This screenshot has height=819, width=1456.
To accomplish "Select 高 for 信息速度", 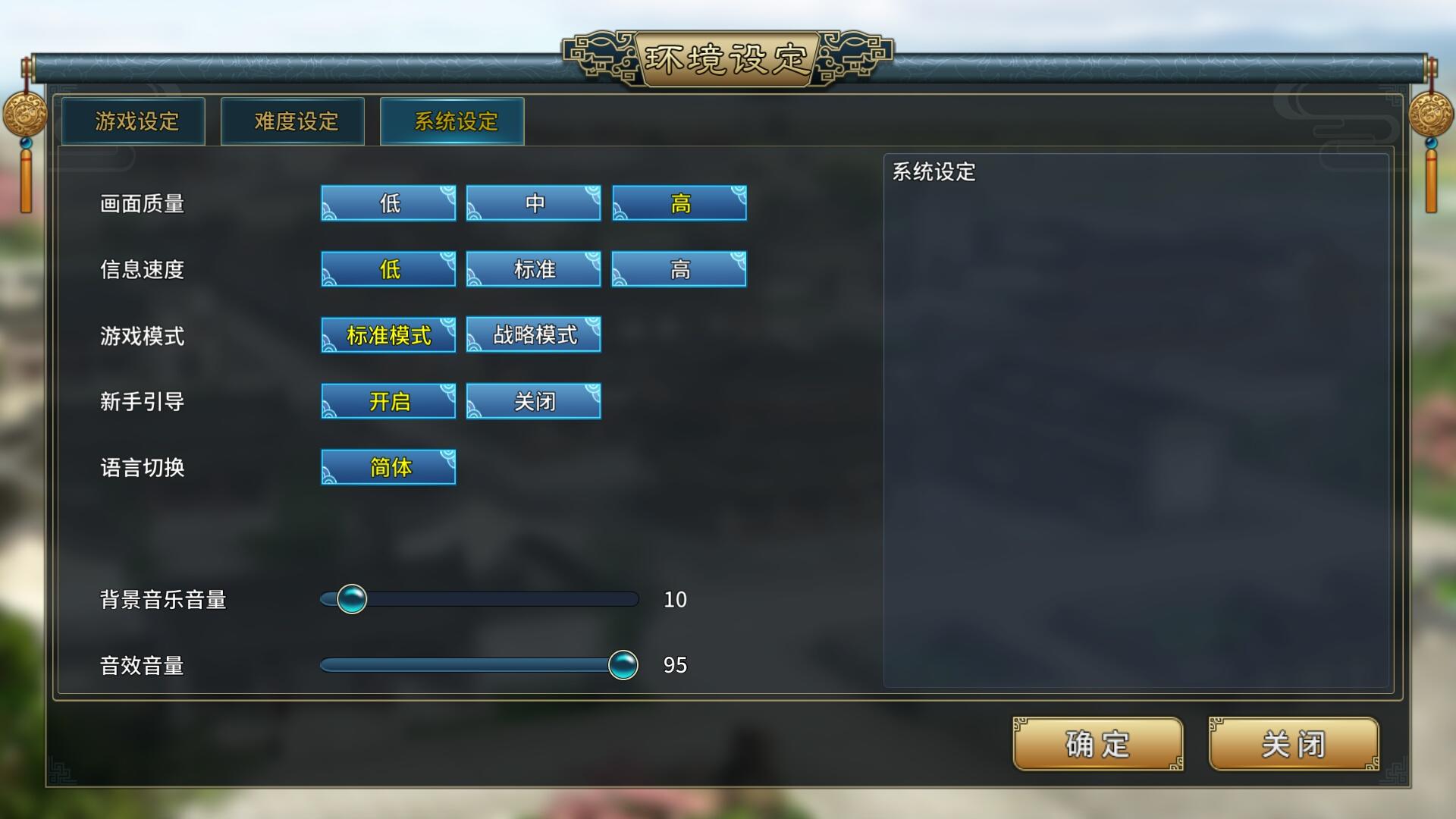I will click(x=679, y=268).
